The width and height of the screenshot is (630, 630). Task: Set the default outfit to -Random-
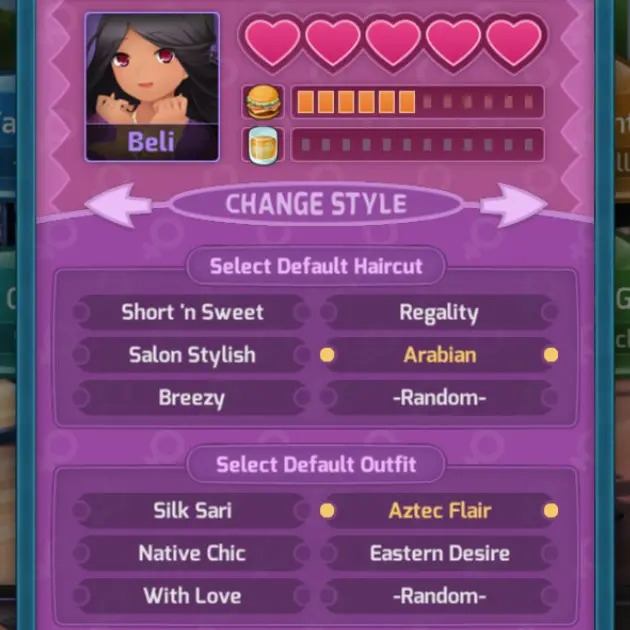click(439, 596)
